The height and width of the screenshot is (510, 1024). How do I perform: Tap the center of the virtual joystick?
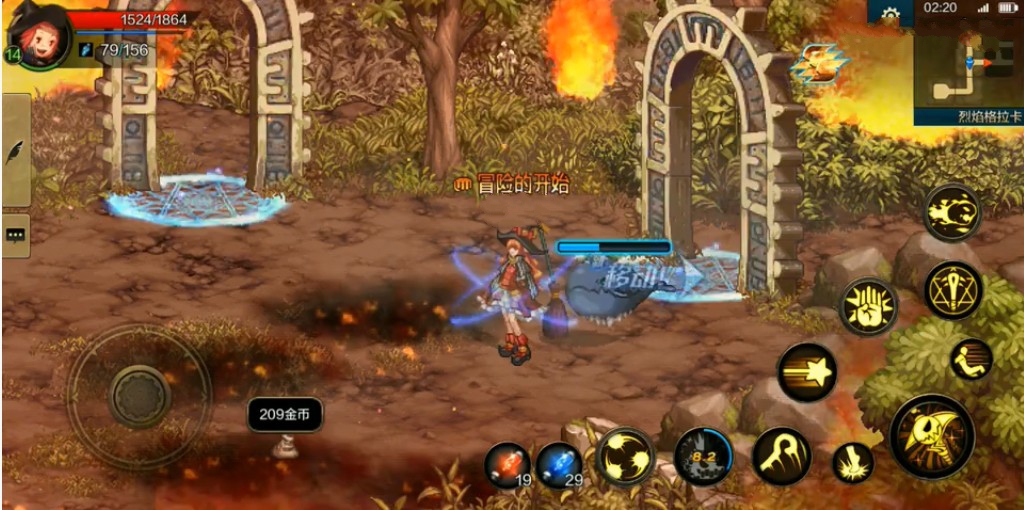click(x=139, y=396)
